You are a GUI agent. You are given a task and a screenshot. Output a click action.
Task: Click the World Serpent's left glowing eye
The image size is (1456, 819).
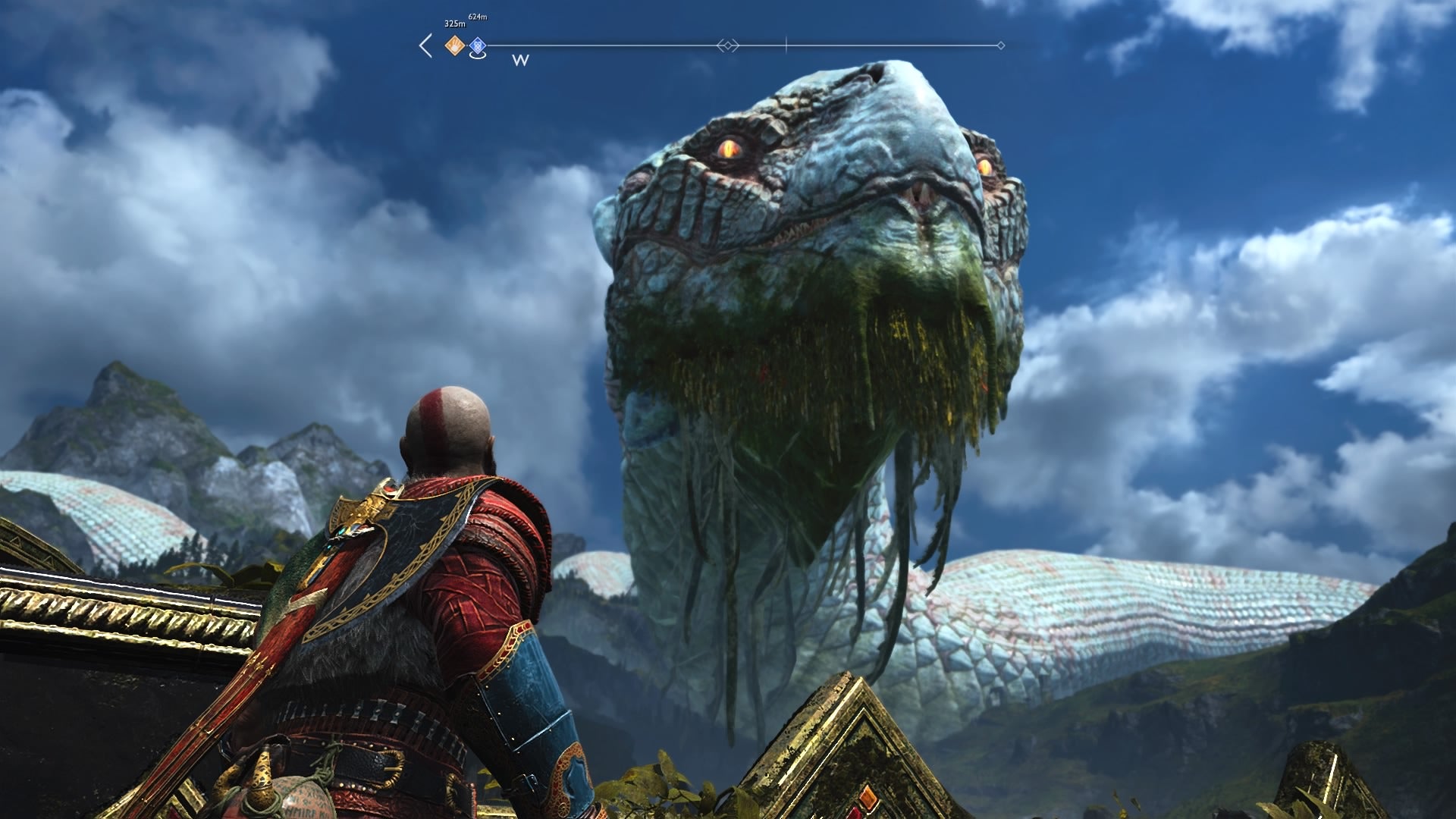(730, 149)
